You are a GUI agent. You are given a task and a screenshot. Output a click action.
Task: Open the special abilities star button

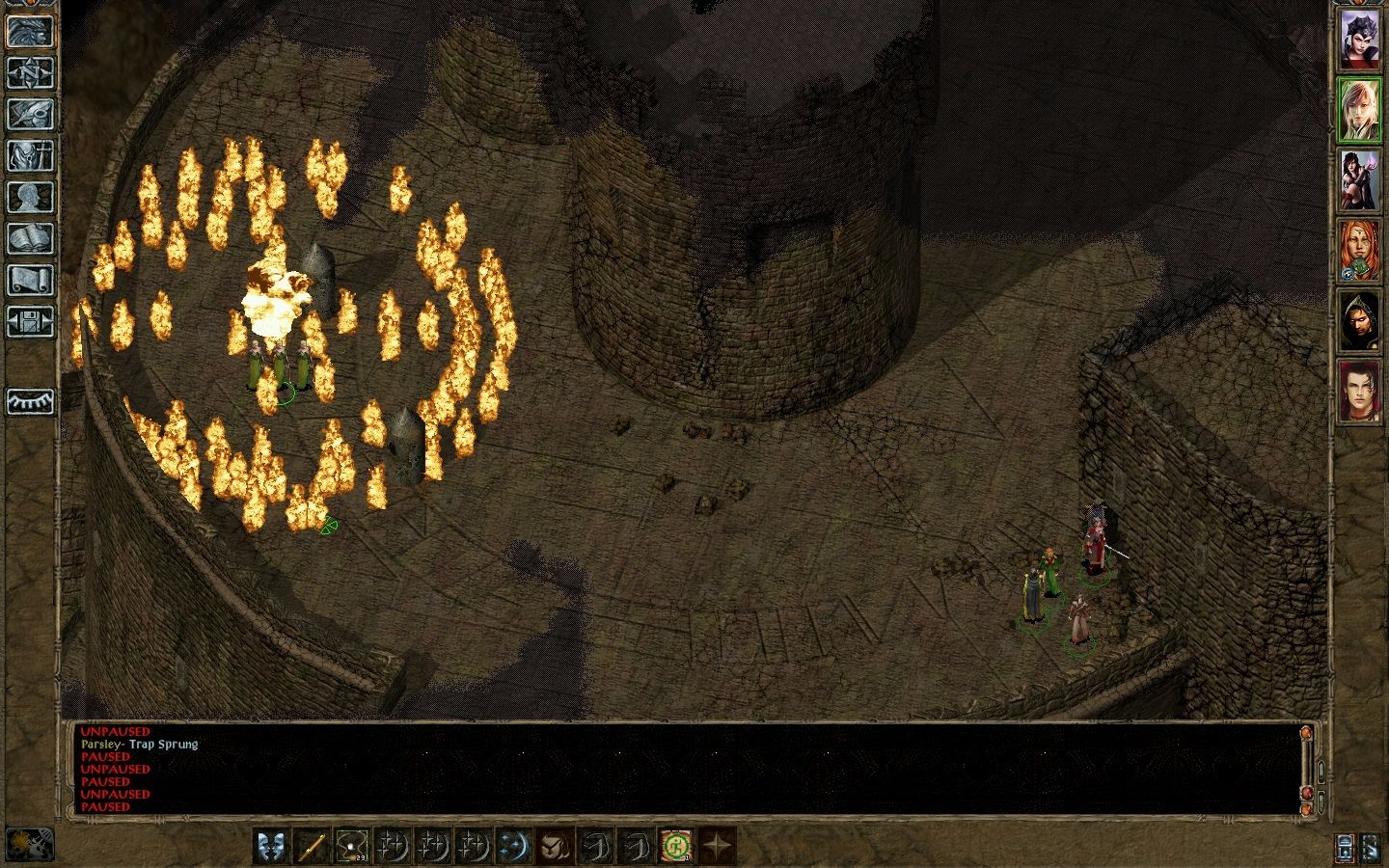(x=718, y=847)
